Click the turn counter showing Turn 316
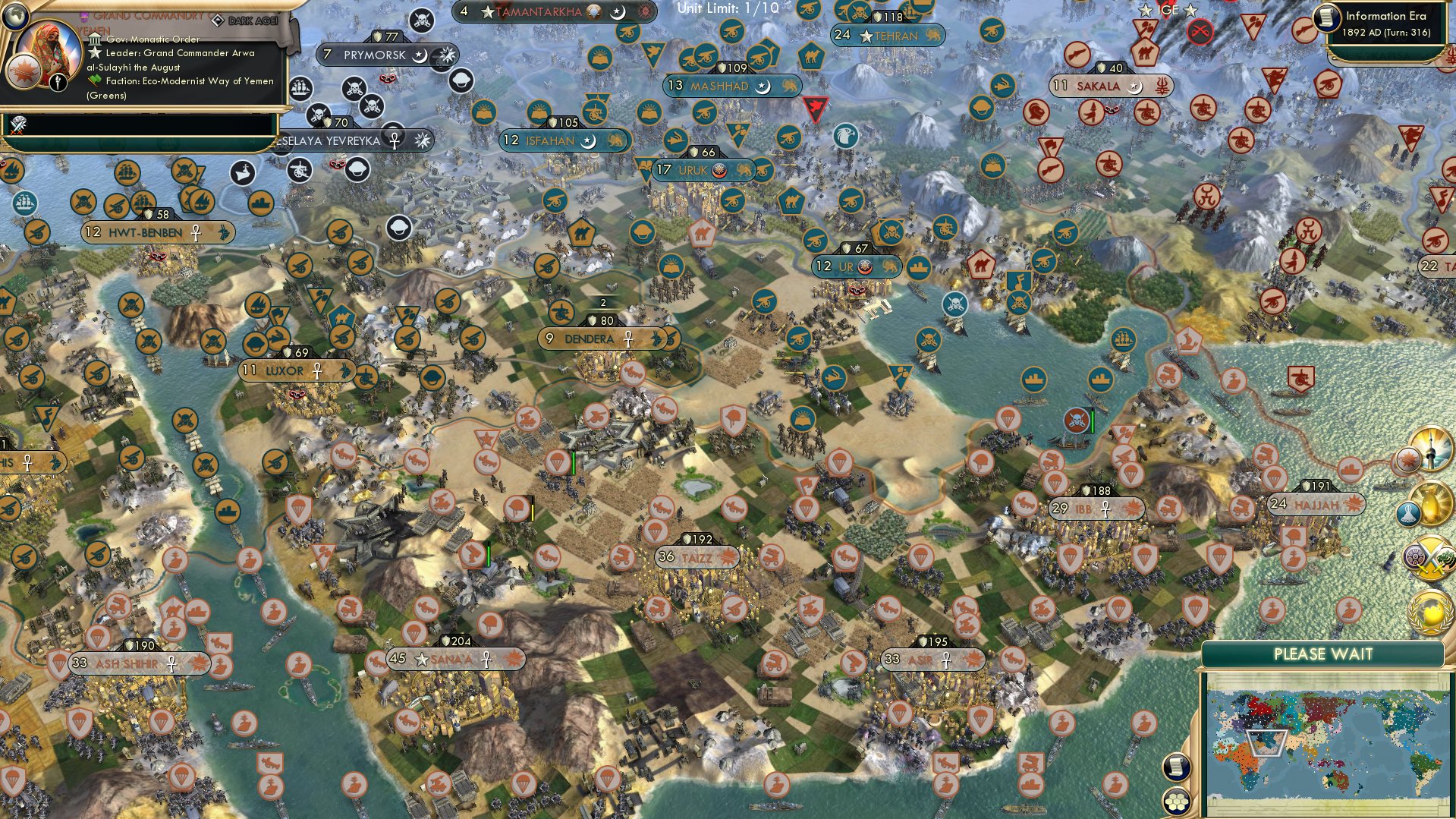Screen dimensions: 1456x819 pyautogui.click(x=1388, y=33)
